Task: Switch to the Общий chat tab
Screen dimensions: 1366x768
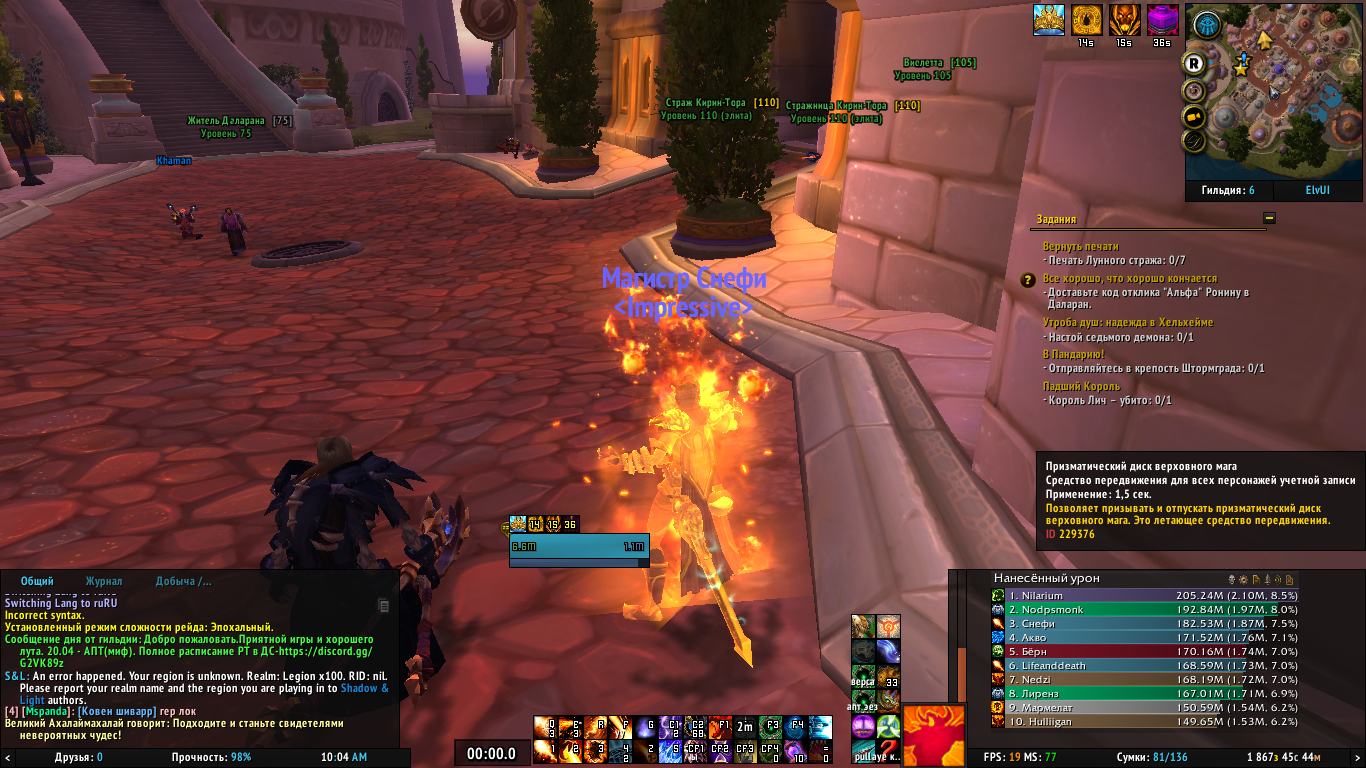Action: [37, 581]
